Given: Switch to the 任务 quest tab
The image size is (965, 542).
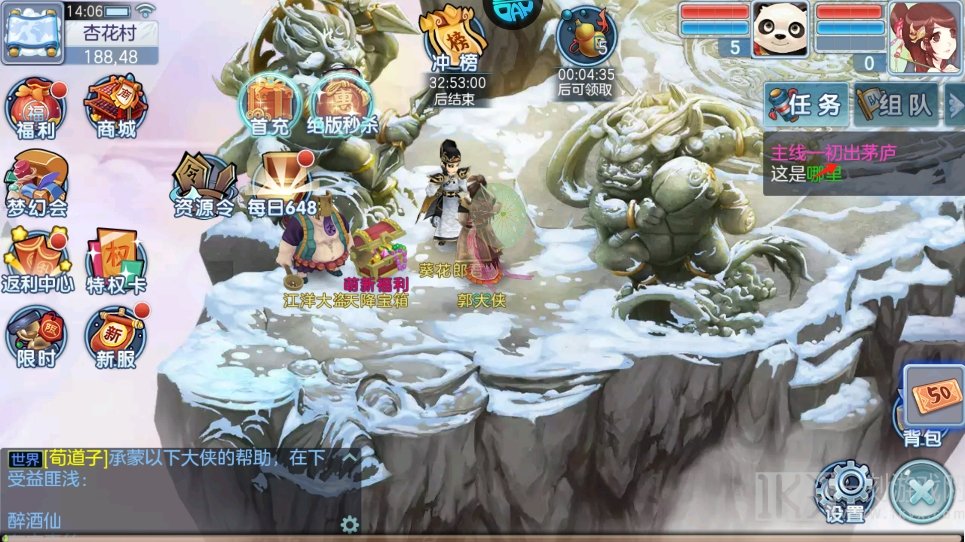Looking at the screenshot, I should (x=806, y=105).
